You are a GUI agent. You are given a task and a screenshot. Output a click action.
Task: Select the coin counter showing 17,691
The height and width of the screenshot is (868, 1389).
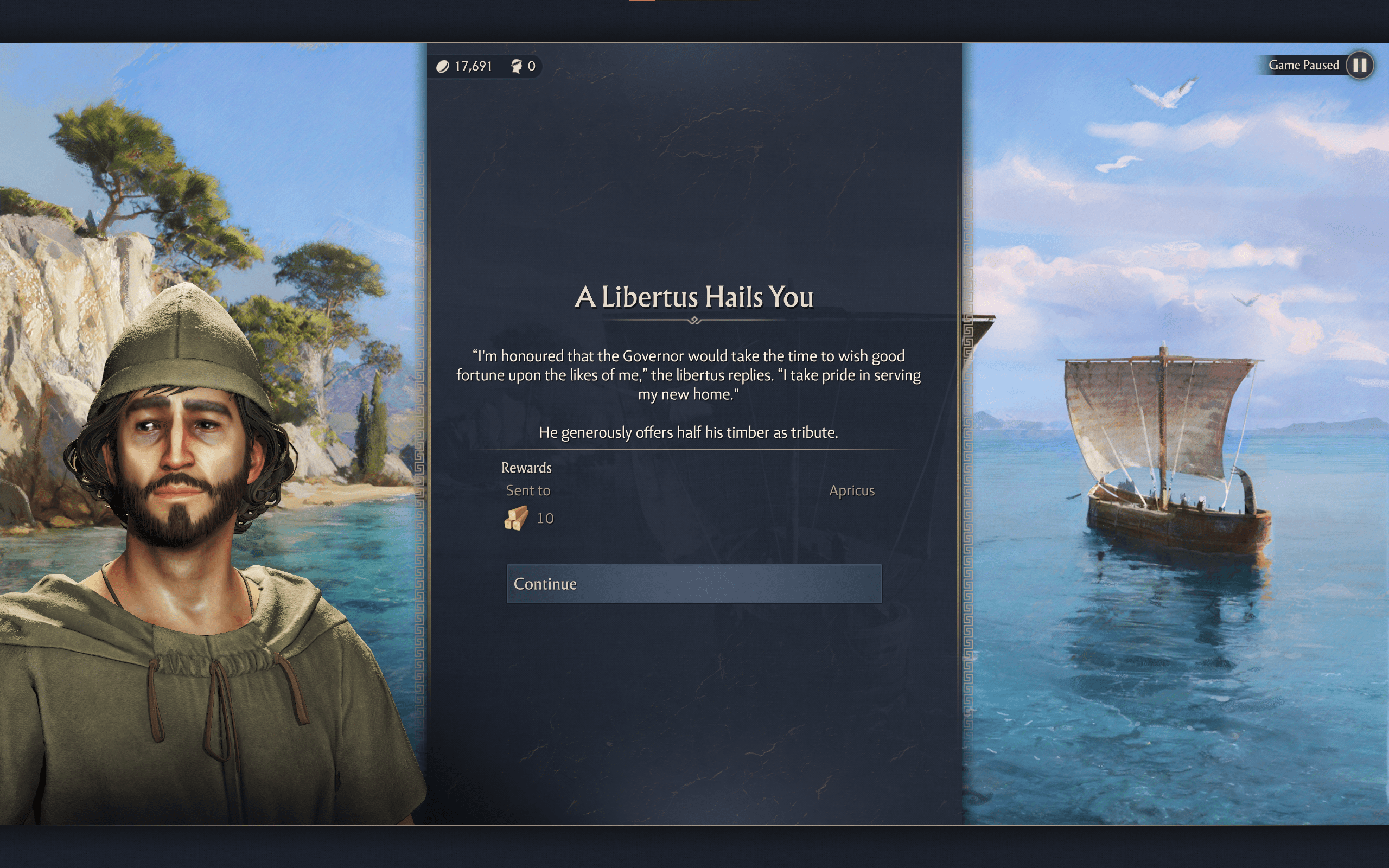pos(473,66)
